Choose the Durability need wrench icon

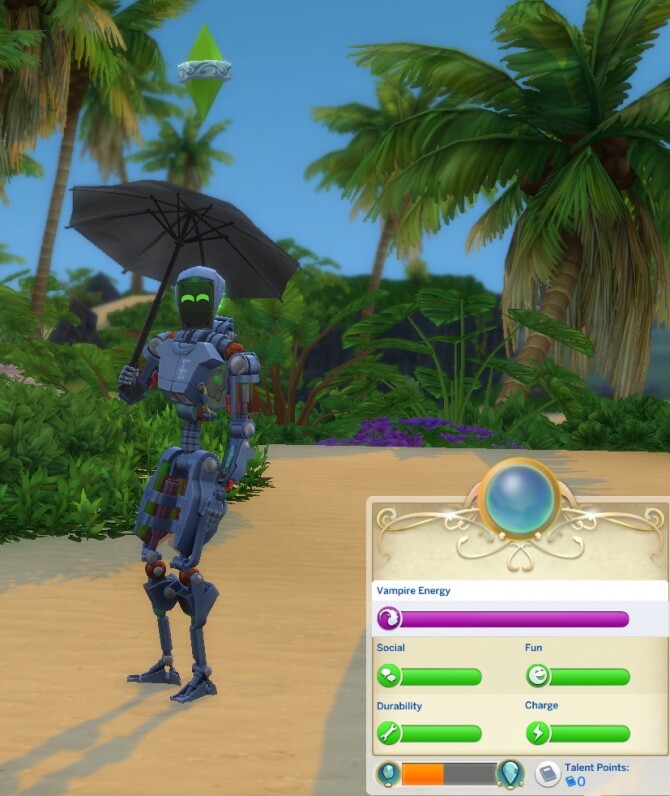pos(388,734)
